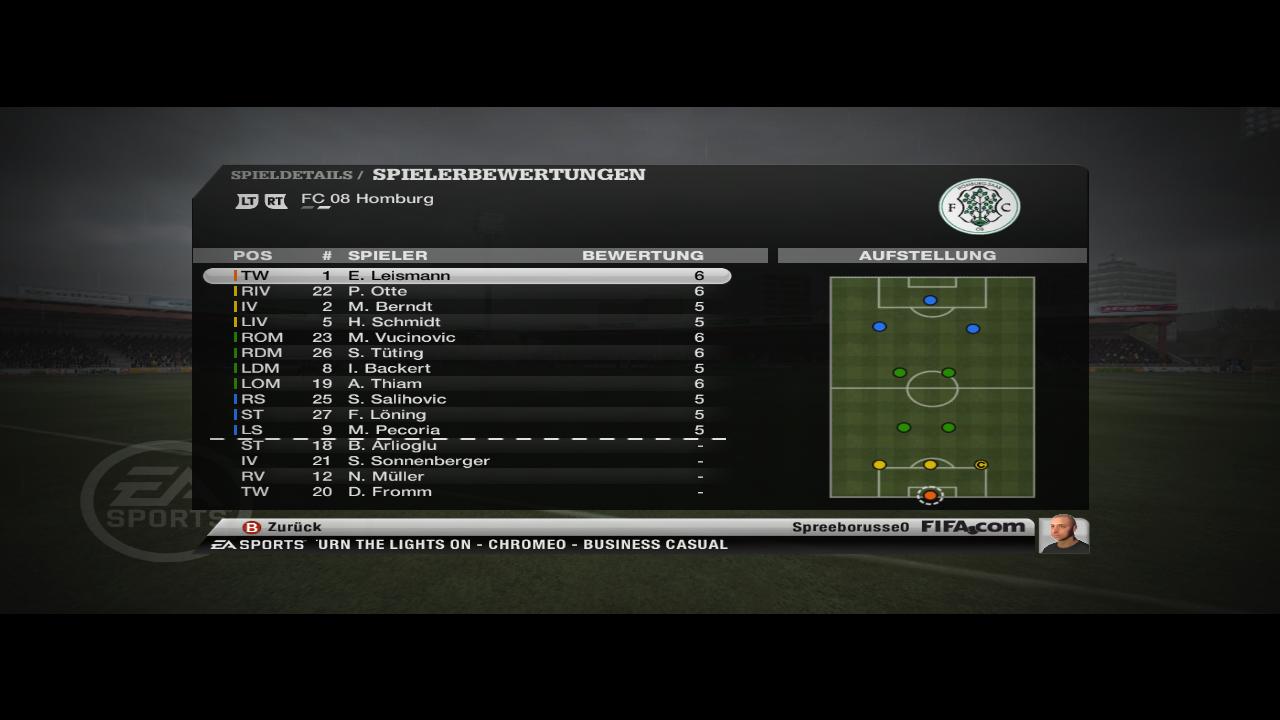Select the captain marker on the lineup pitch
Screen dimensions: 1280x720
click(981, 465)
